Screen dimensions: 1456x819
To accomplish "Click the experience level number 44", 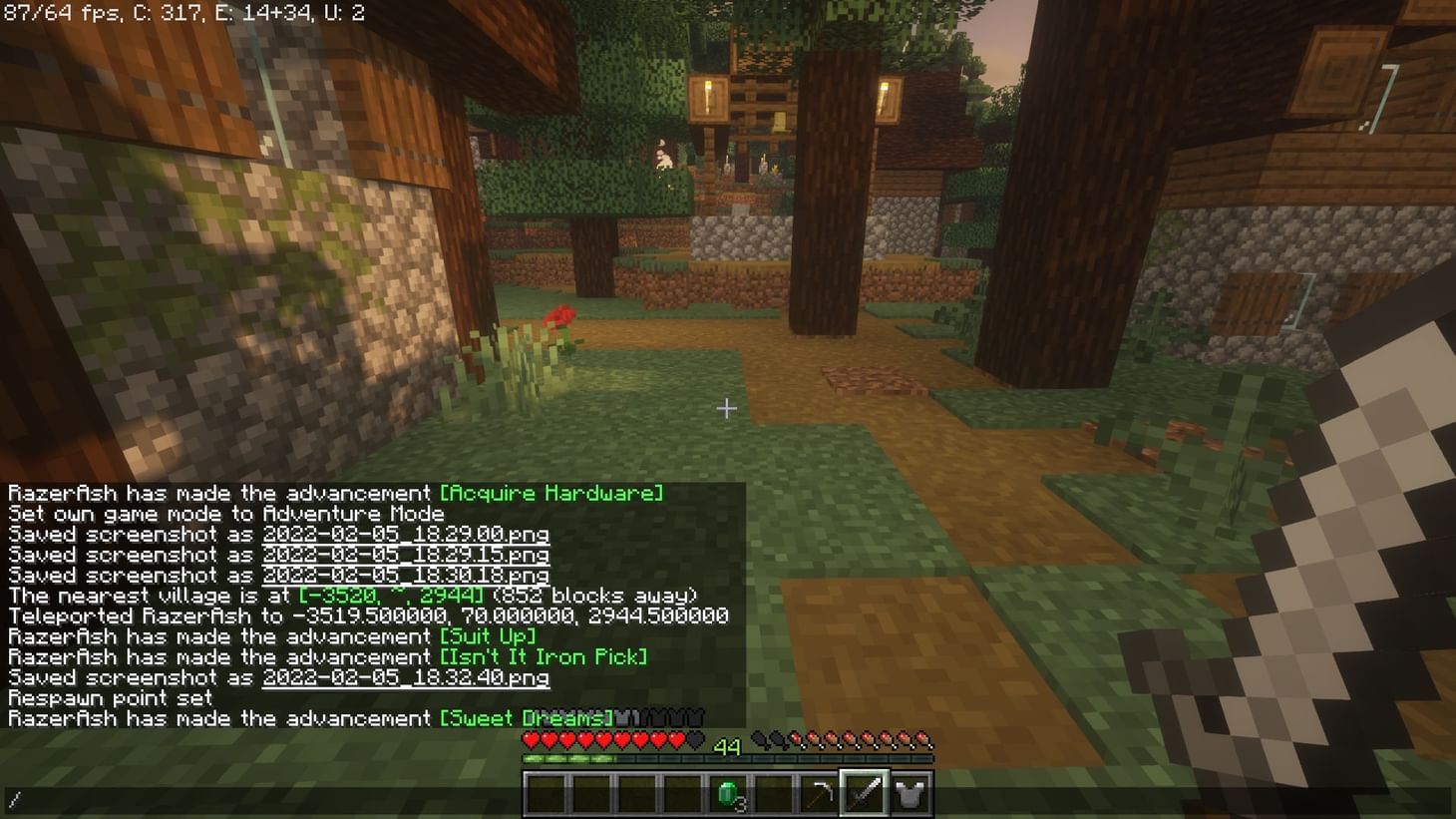I will [728, 746].
